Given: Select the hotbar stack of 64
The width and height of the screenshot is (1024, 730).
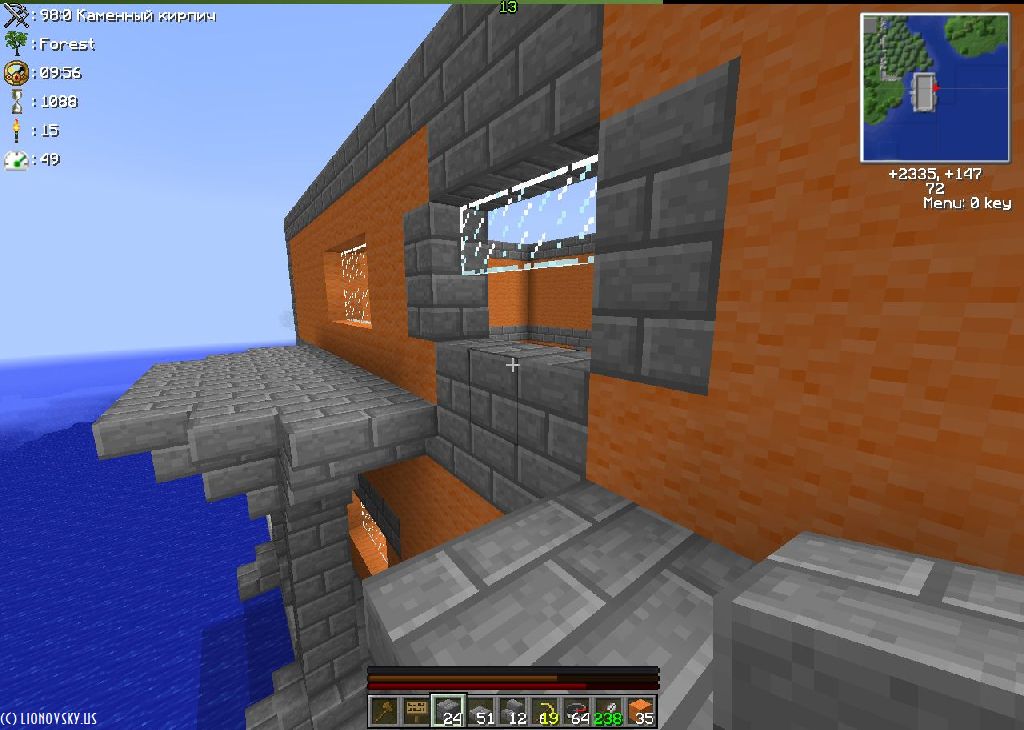Looking at the screenshot, I should [x=577, y=711].
